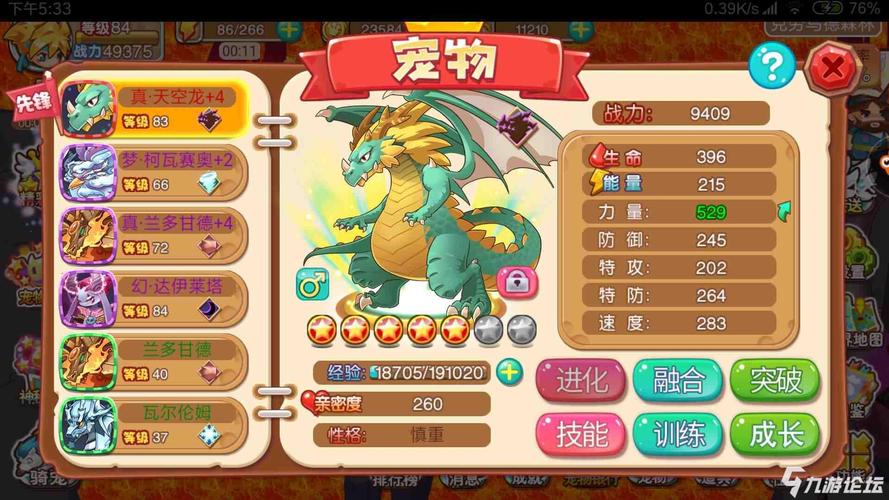Open the blue question mark help
Screen dimensions: 889x500
(771, 65)
